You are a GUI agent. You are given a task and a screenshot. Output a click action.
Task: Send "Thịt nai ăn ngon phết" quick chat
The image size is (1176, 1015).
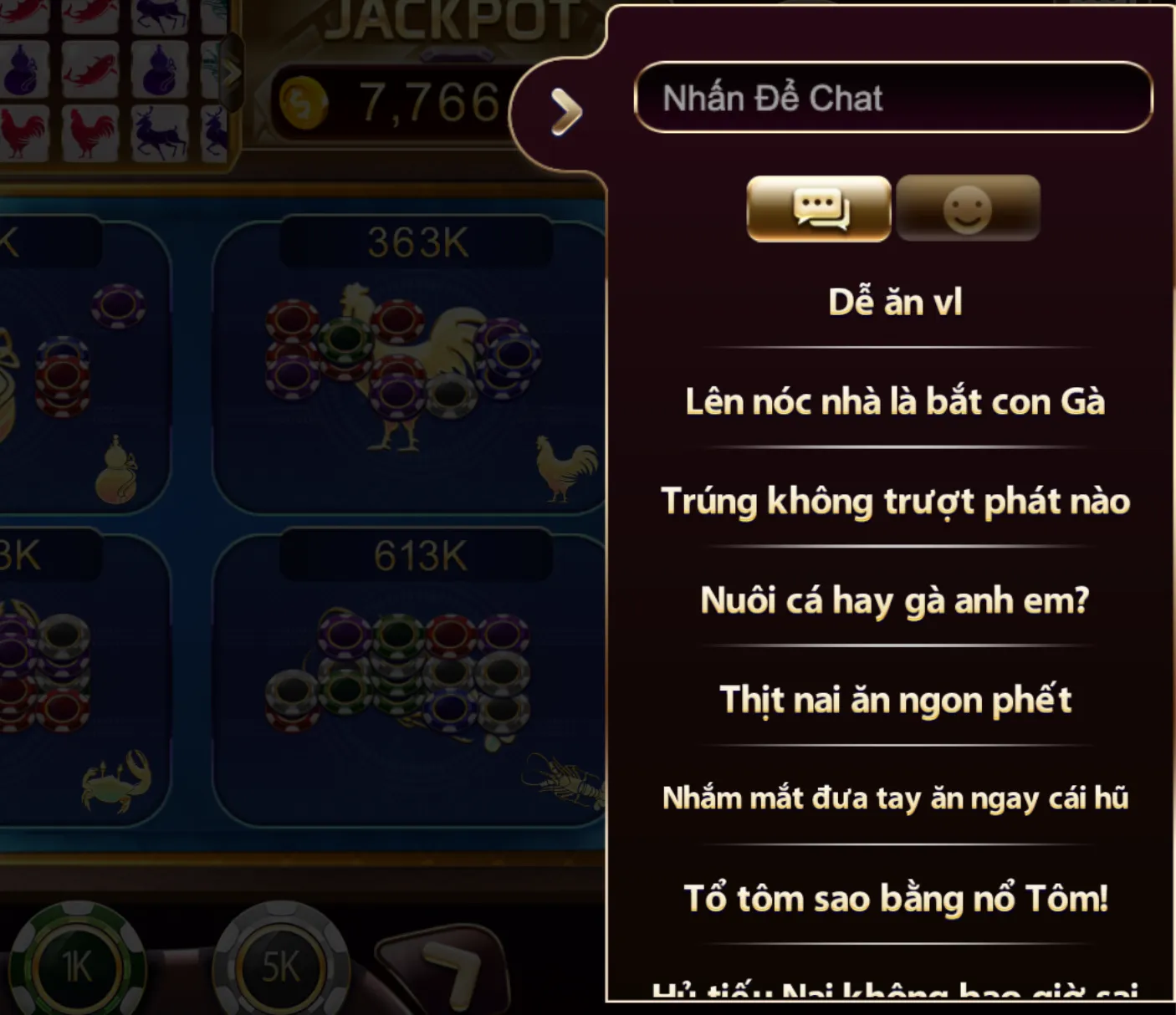tap(894, 699)
